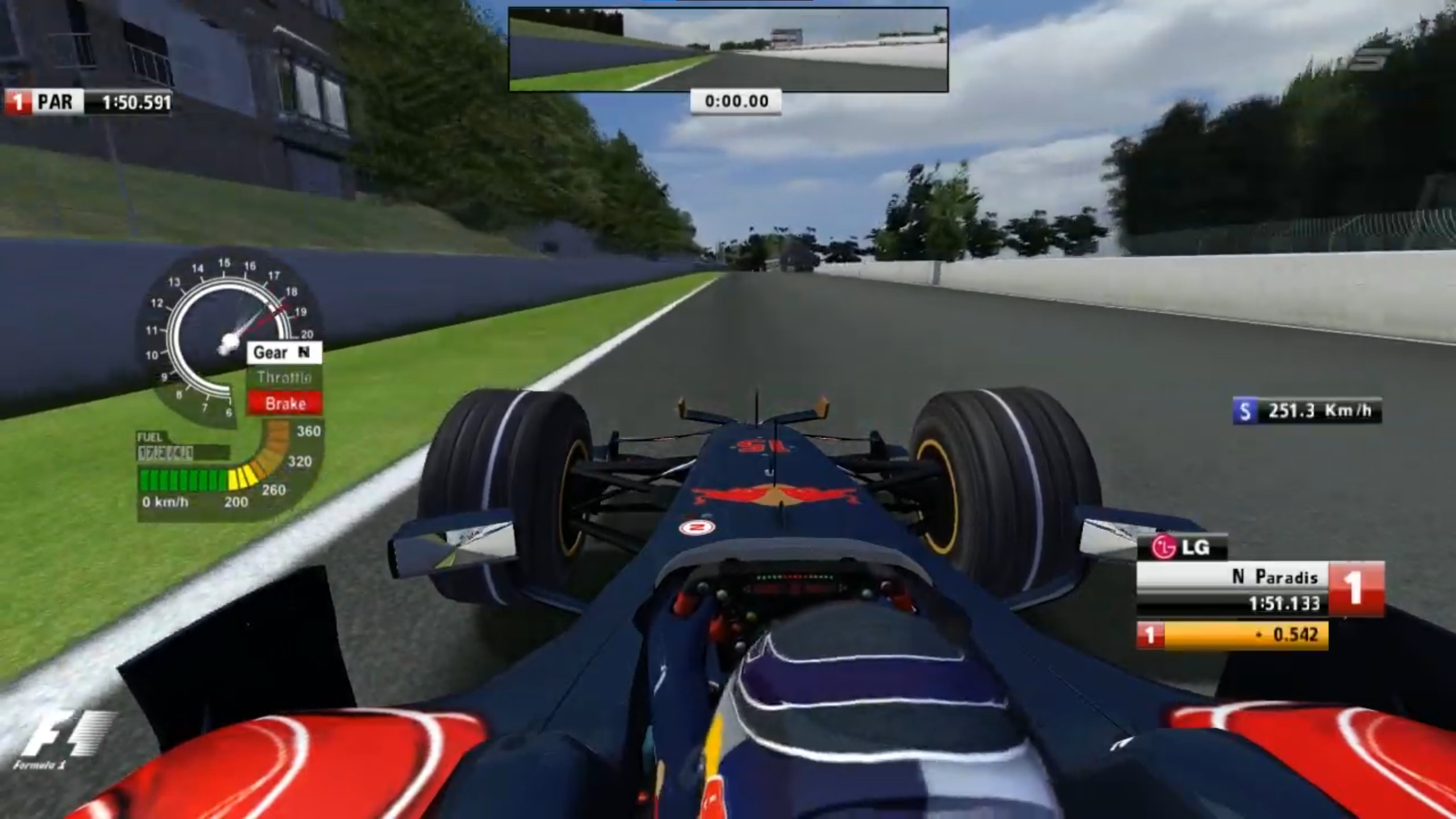Toggle the Throttle indicator display
This screenshot has height=819, width=1456.
284,377
